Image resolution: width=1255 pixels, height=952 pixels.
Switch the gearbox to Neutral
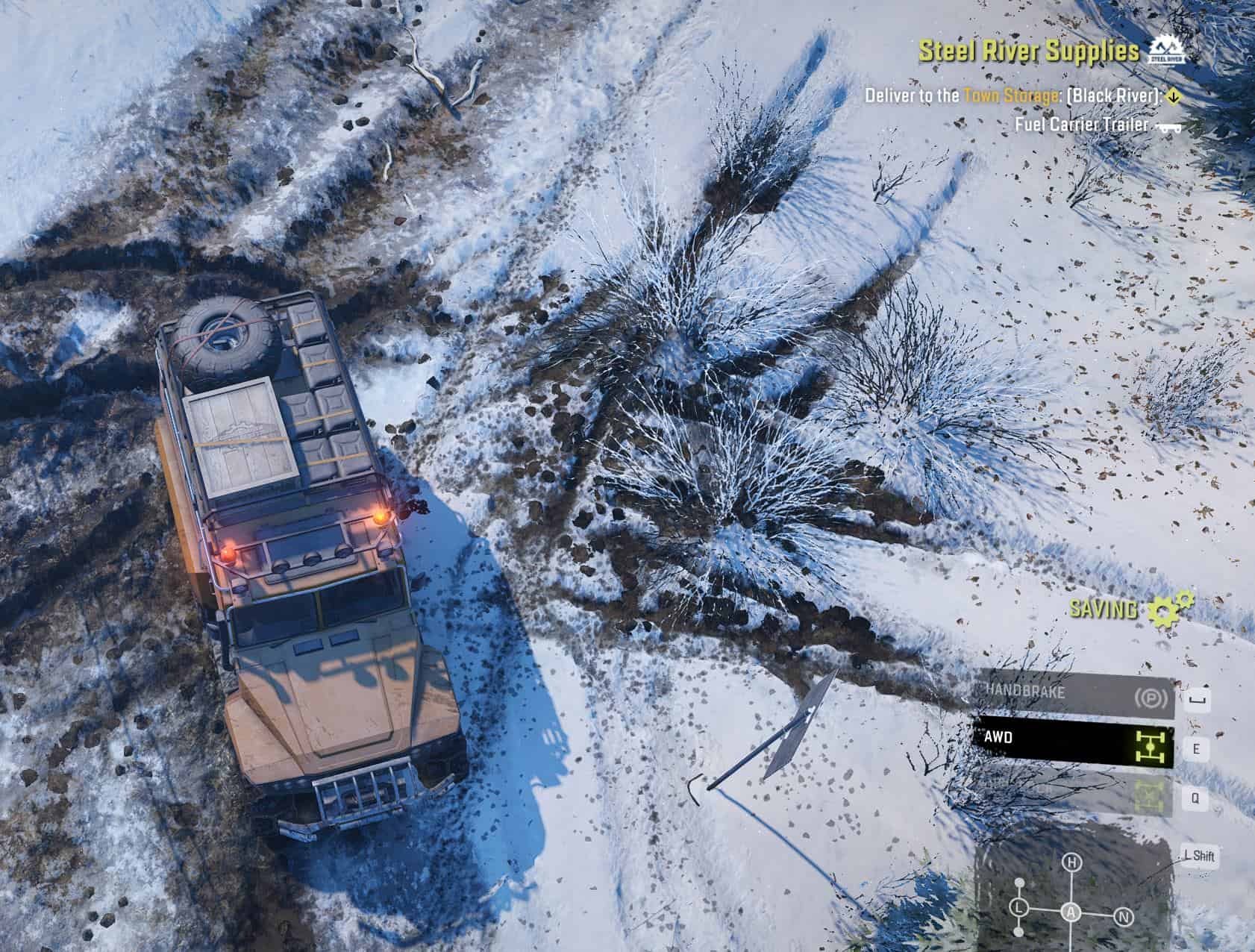[x=1124, y=917]
